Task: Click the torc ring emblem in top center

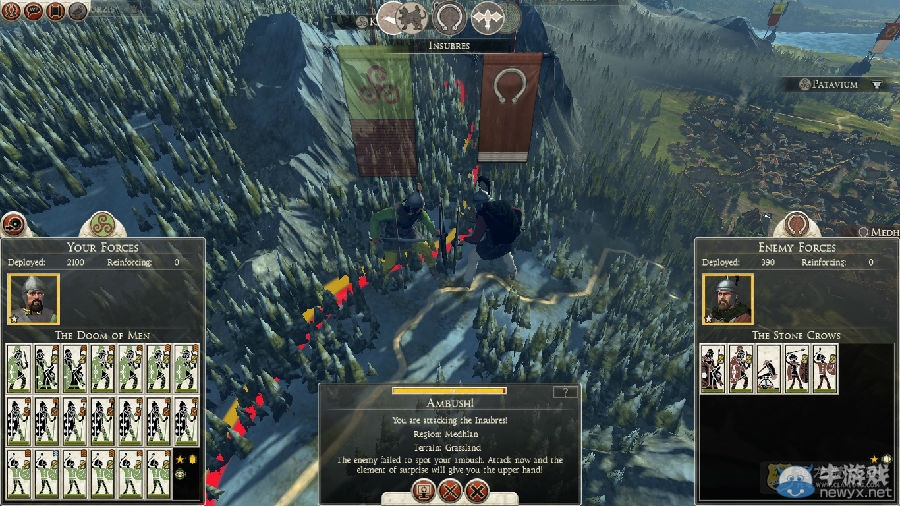Action: [447, 16]
